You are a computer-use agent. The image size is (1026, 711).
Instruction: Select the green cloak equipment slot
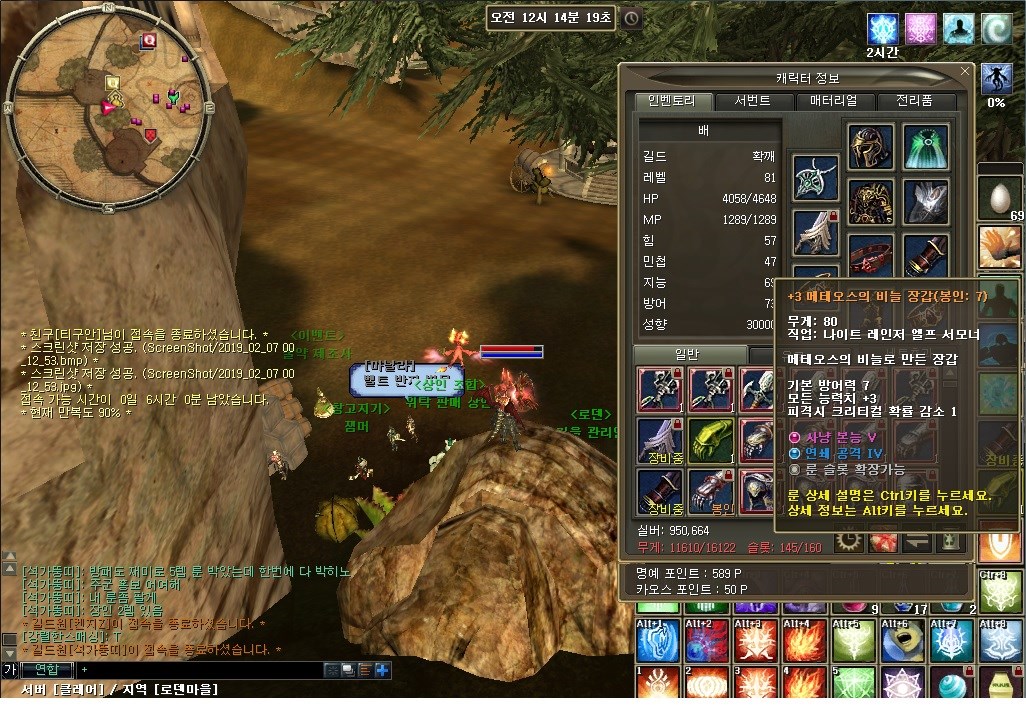(926, 147)
